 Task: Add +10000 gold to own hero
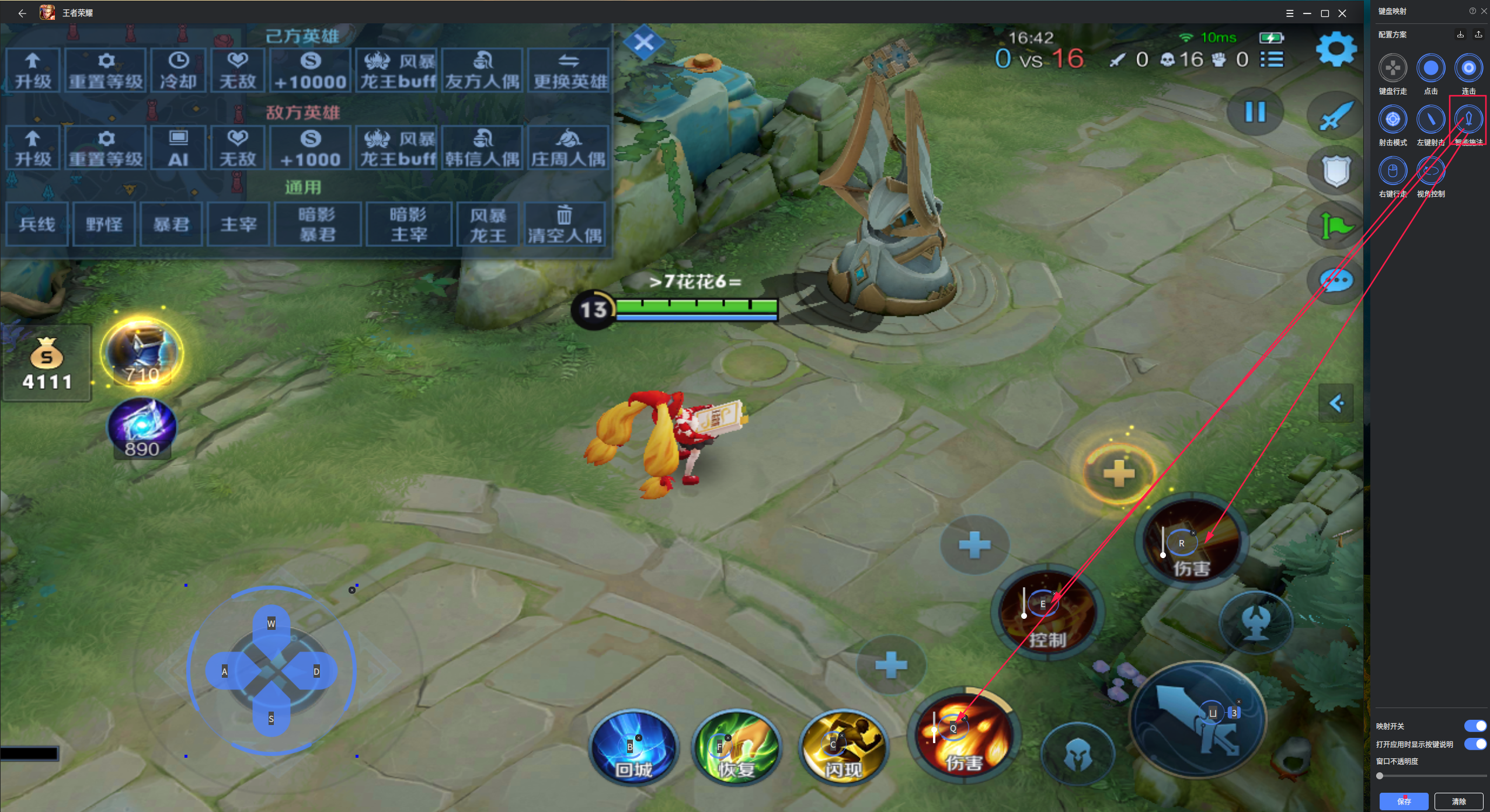310,71
